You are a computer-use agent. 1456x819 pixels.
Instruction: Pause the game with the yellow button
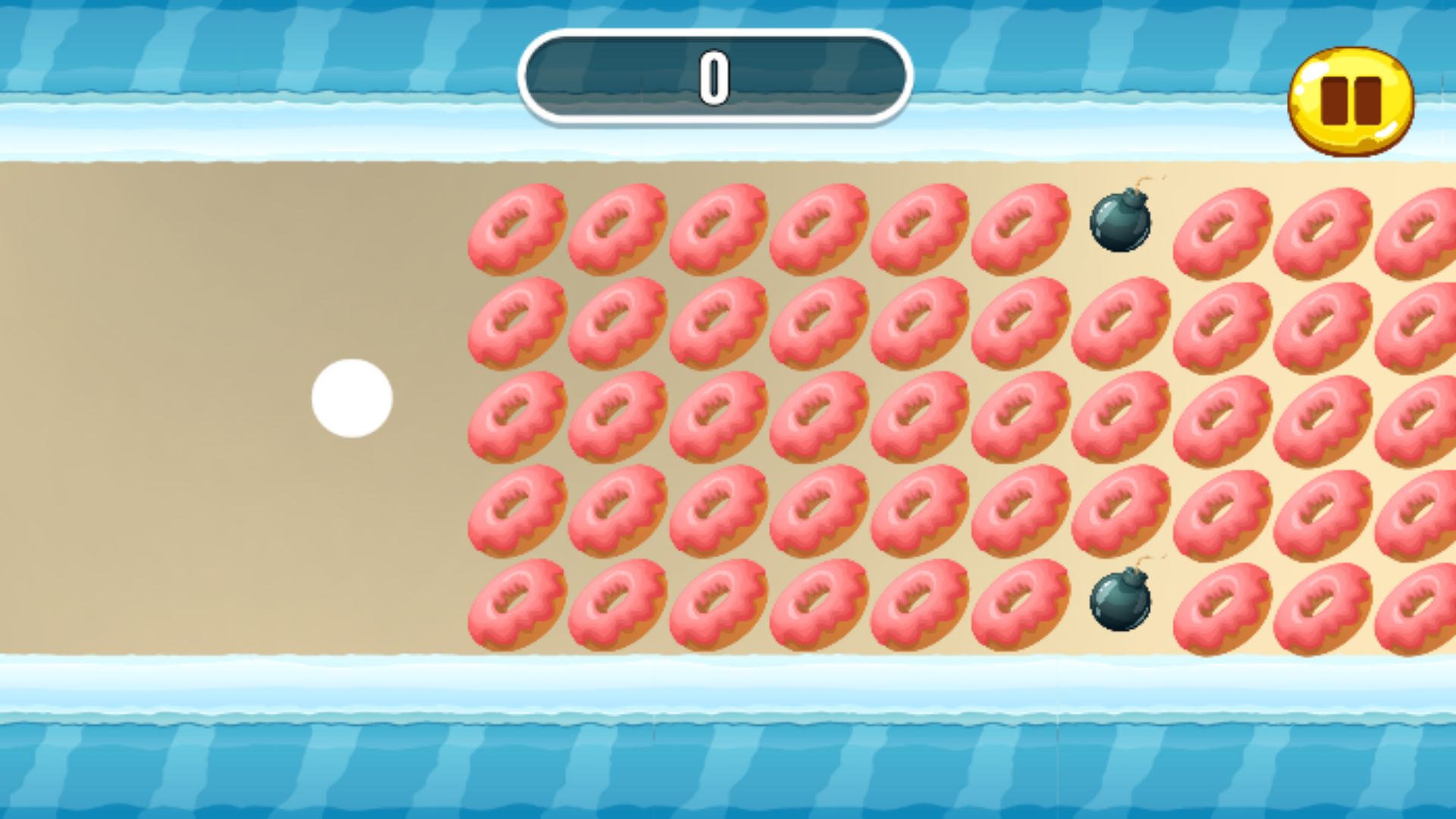click(x=1351, y=101)
